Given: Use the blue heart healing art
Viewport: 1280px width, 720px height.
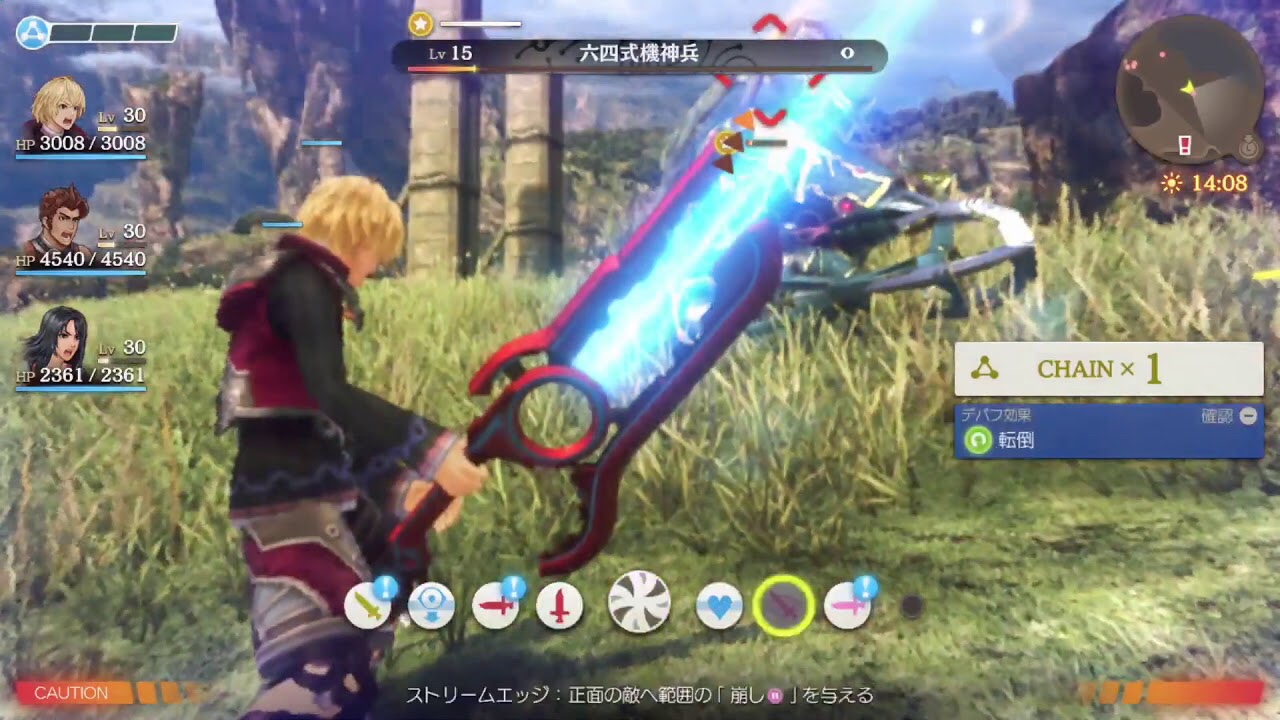Looking at the screenshot, I should pos(719,606).
